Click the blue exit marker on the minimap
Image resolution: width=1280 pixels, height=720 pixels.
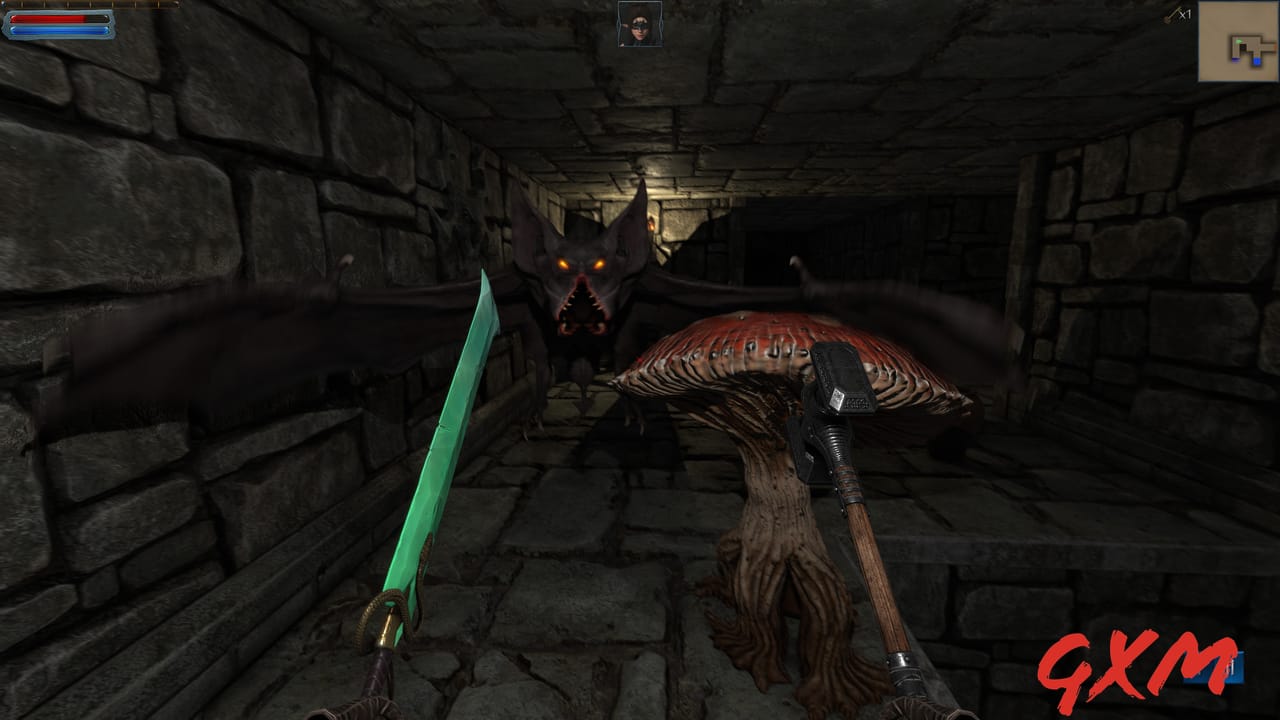pyautogui.click(x=1257, y=61)
